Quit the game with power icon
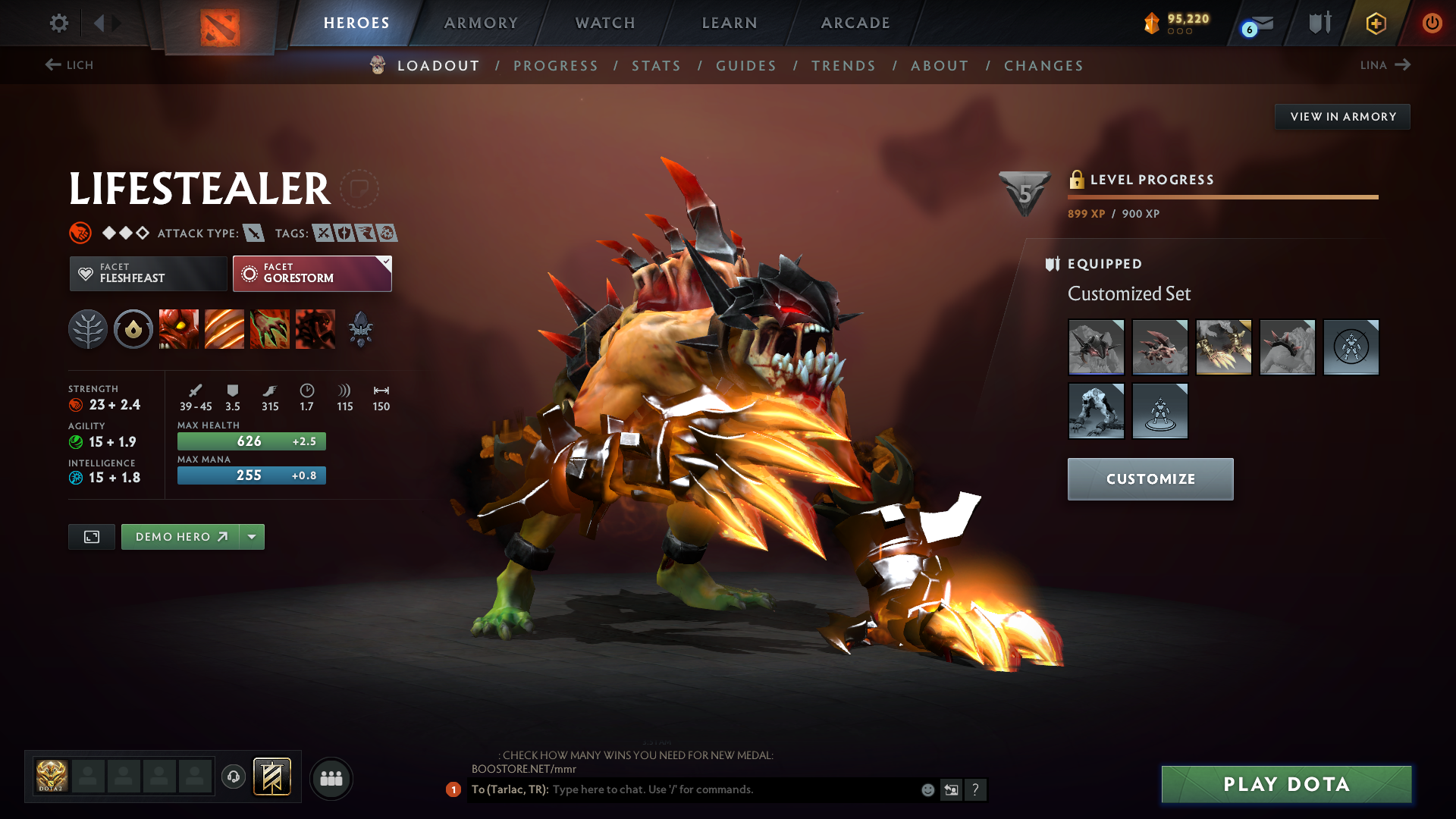The image size is (1456, 819). click(x=1432, y=23)
